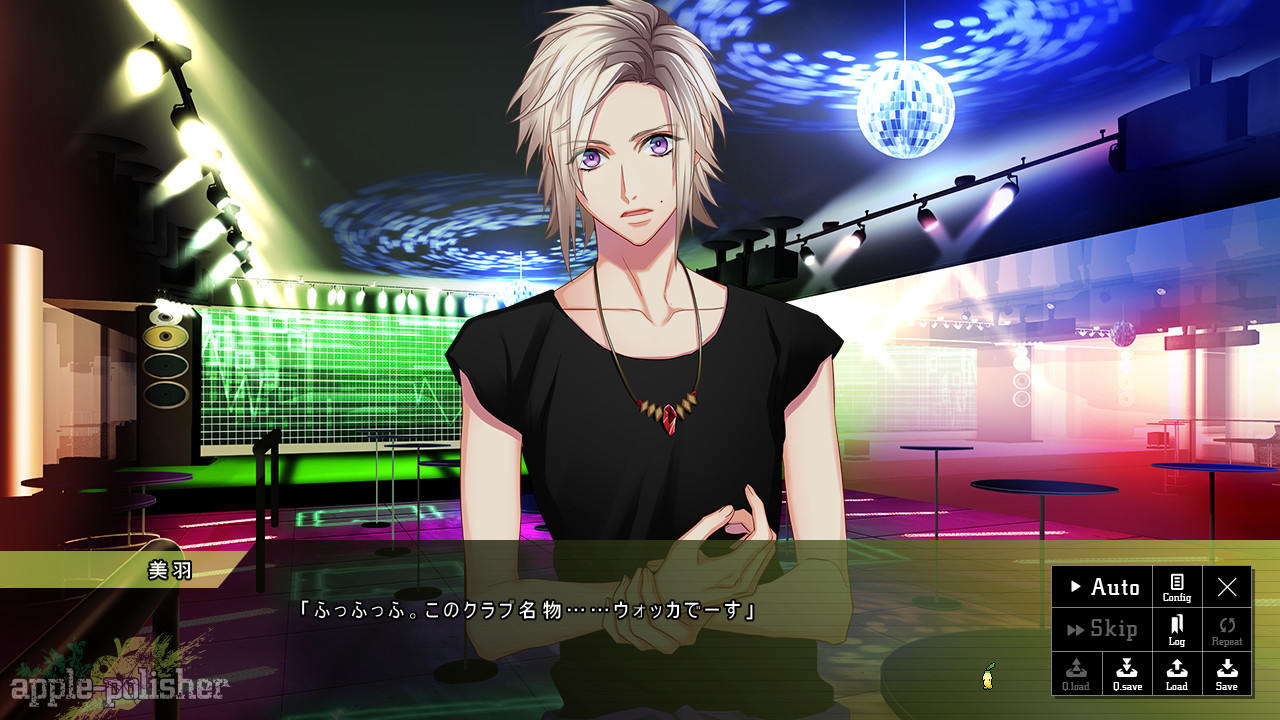This screenshot has width=1280, height=720.
Task: Select the Q.load quick load icon
Action: (1076, 673)
